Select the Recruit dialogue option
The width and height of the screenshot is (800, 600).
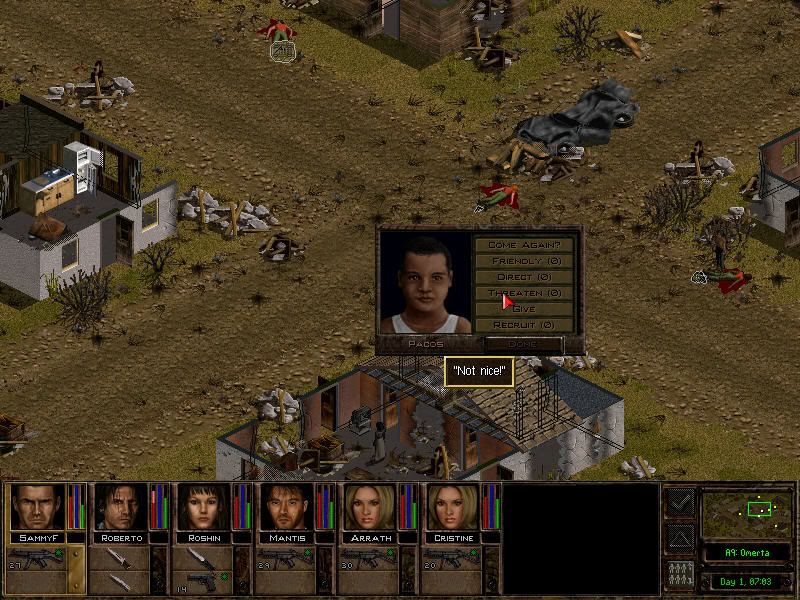(x=524, y=325)
